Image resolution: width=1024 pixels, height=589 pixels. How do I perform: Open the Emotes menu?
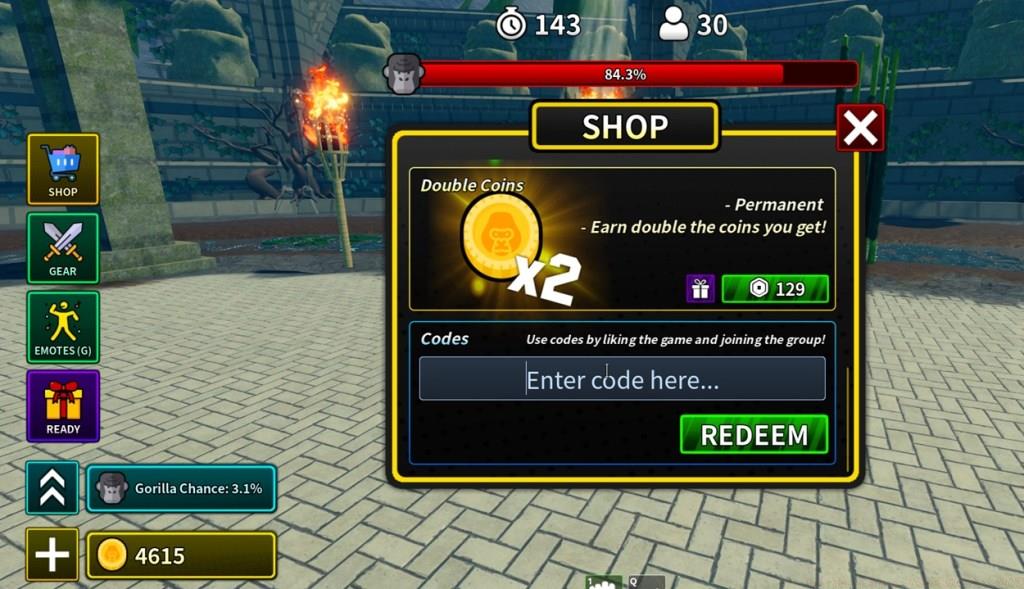(63, 327)
